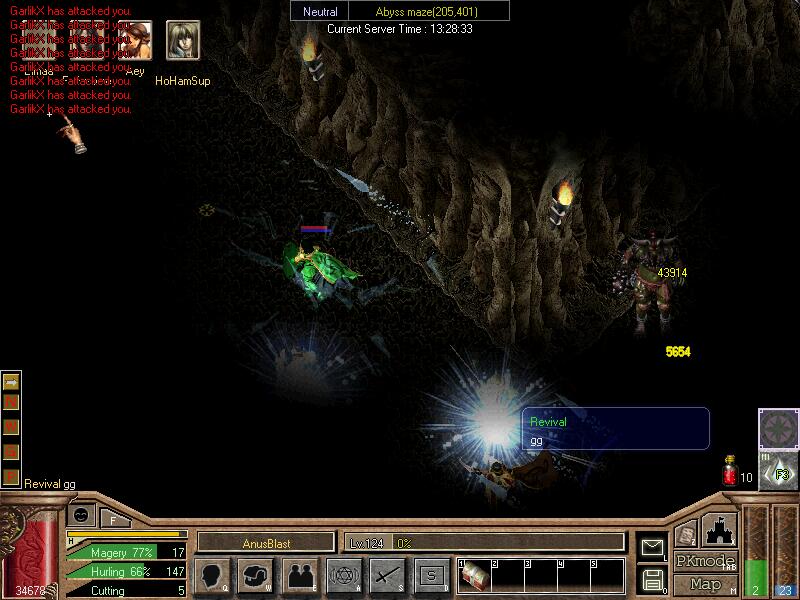Toggle the PKmode button
The width and height of the screenshot is (800, 600).
click(x=706, y=561)
